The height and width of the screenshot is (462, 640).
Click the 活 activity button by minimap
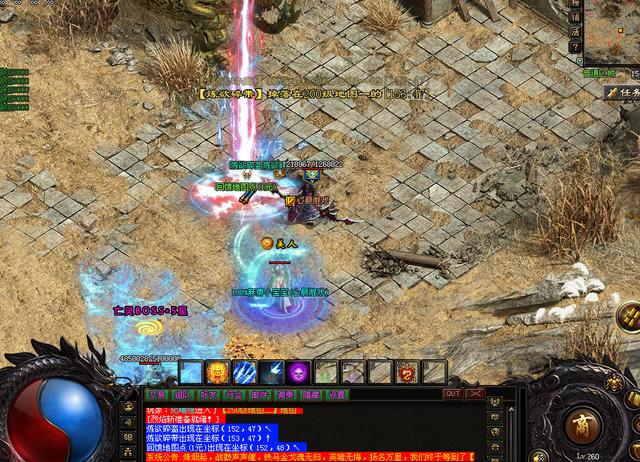coord(575,32)
